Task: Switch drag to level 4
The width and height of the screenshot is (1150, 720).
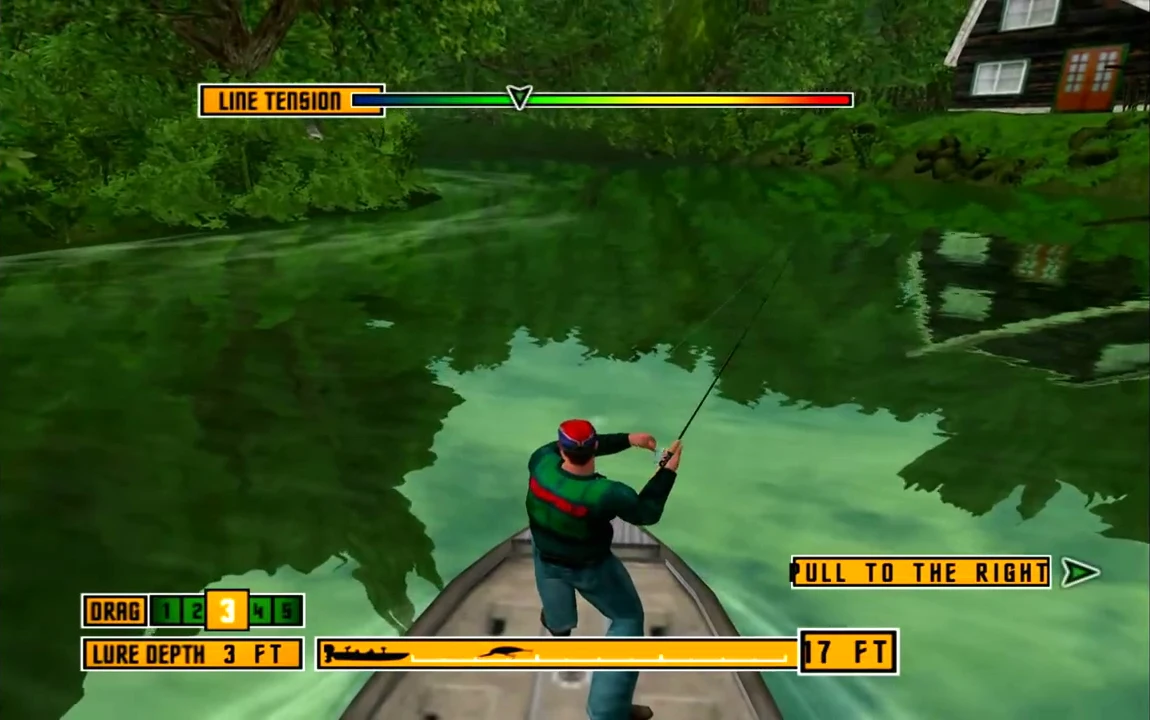Action: pyautogui.click(x=260, y=611)
